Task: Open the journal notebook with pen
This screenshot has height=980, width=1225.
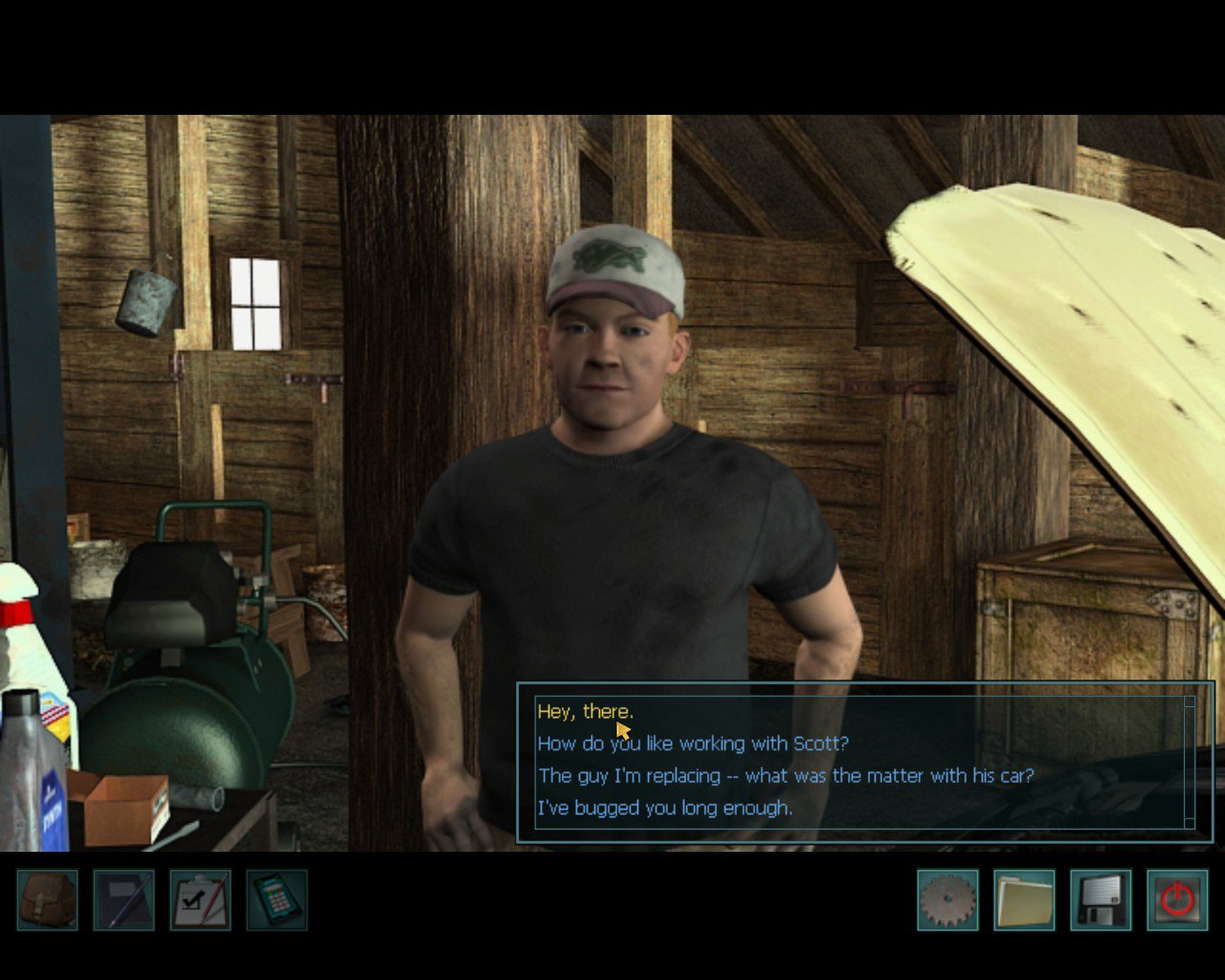Action: click(x=123, y=900)
